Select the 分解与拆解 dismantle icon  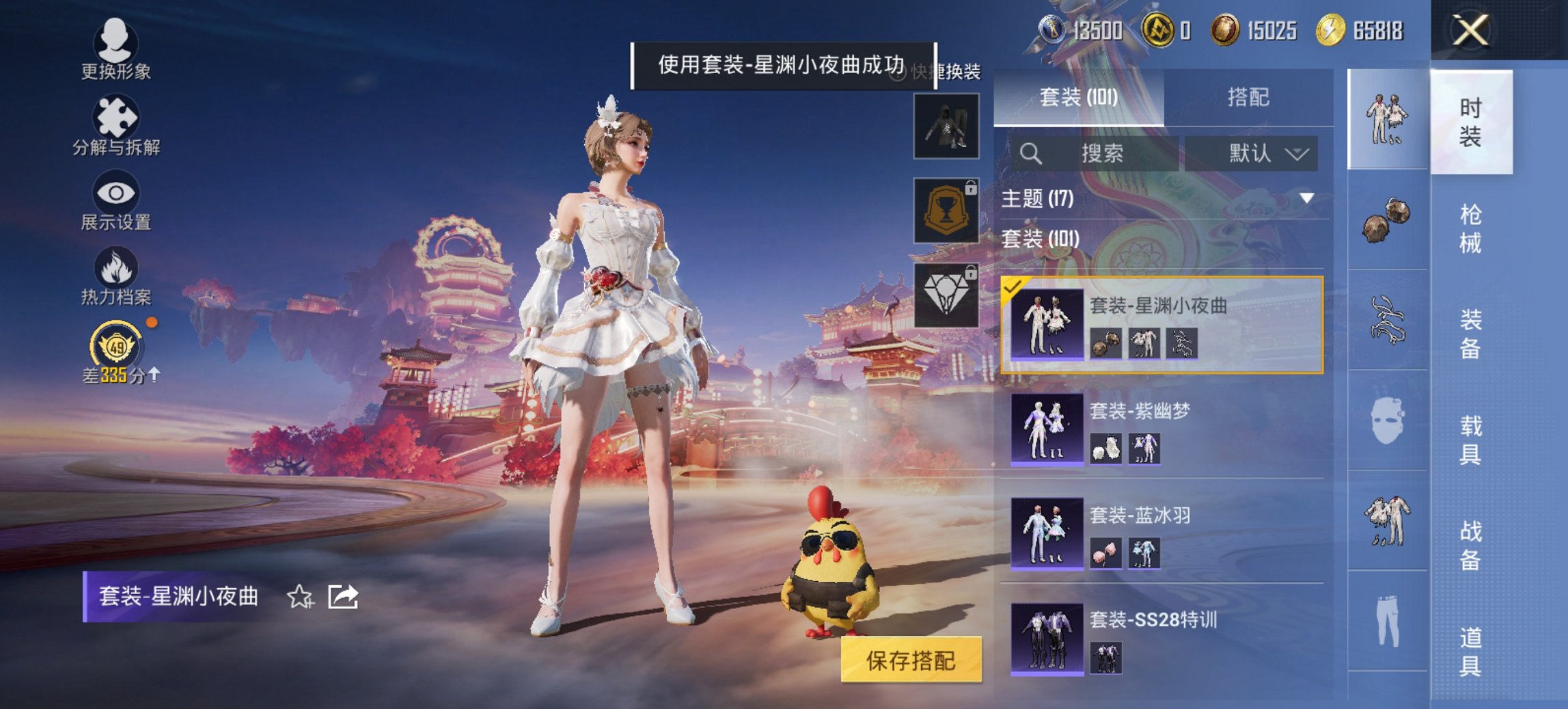116,118
